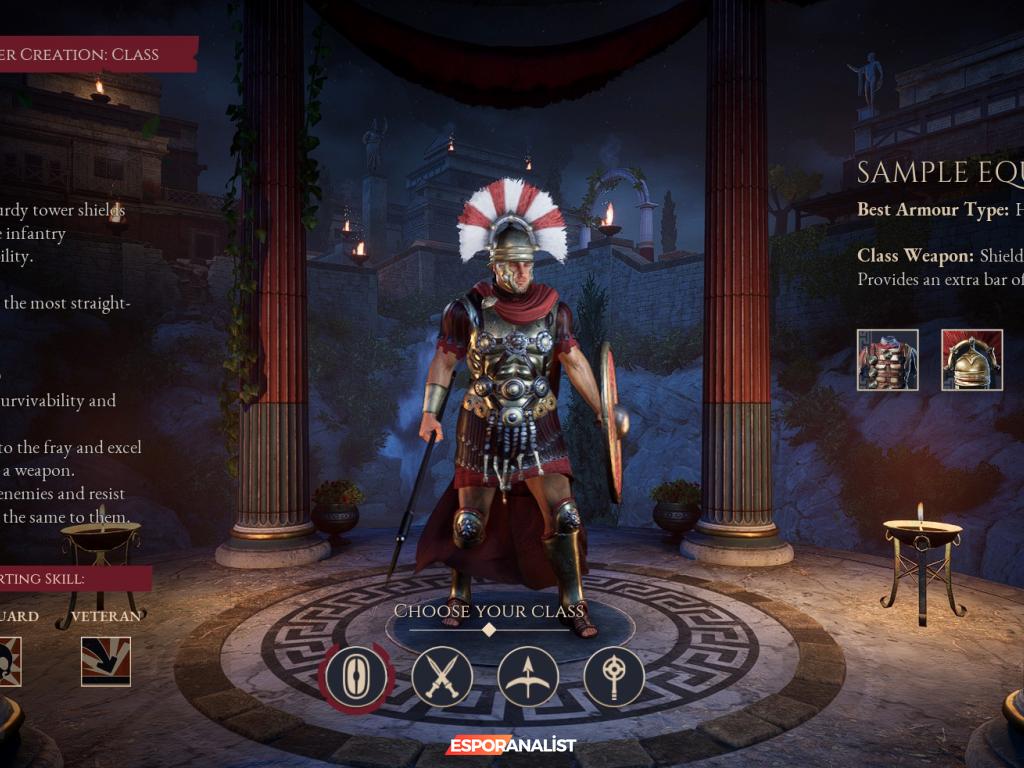This screenshot has height=768, width=1024.
Task: Inspect the crested helmet sample item
Action: click(x=972, y=359)
